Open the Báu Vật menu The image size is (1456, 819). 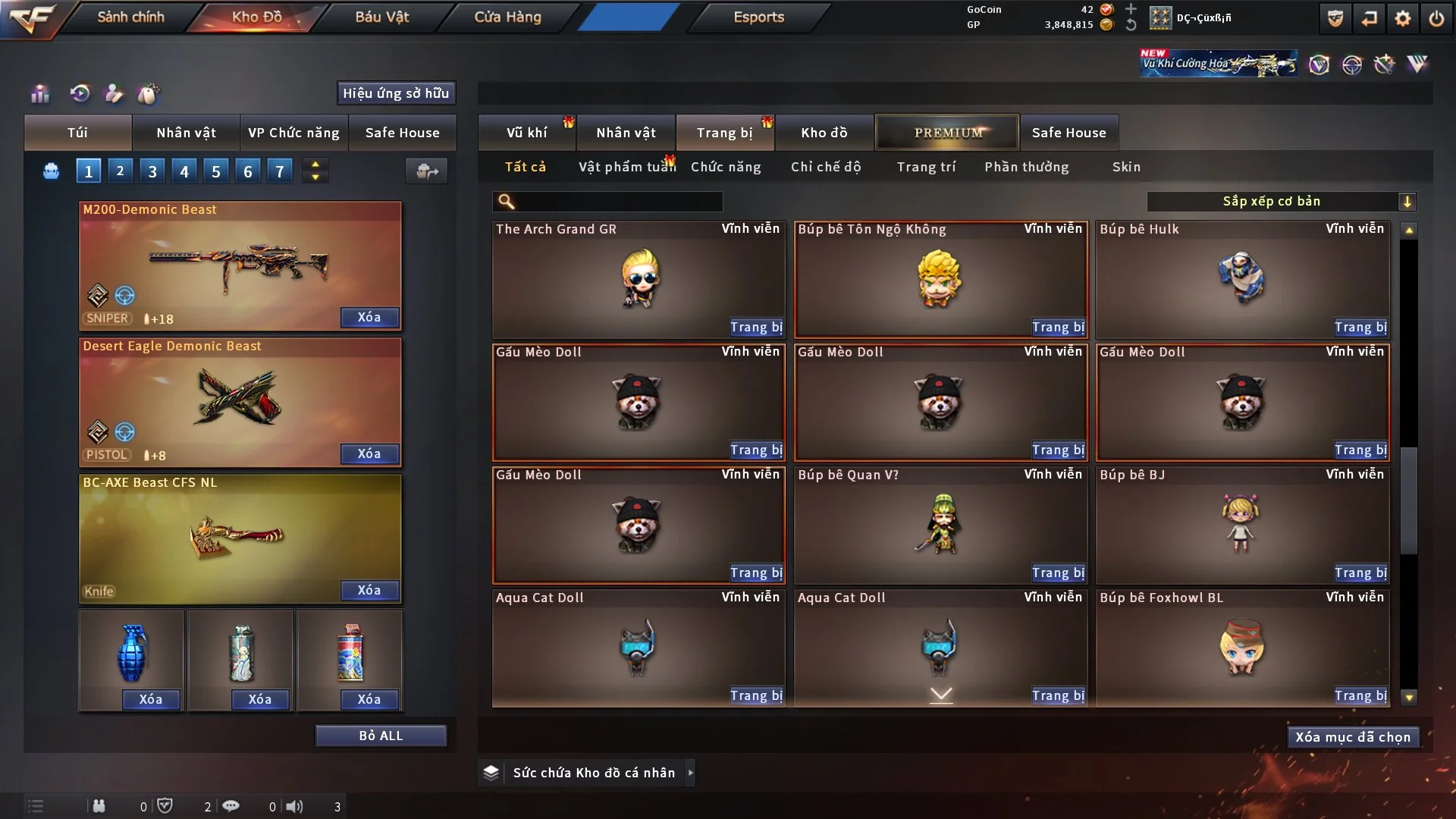[x=381, y=17]
